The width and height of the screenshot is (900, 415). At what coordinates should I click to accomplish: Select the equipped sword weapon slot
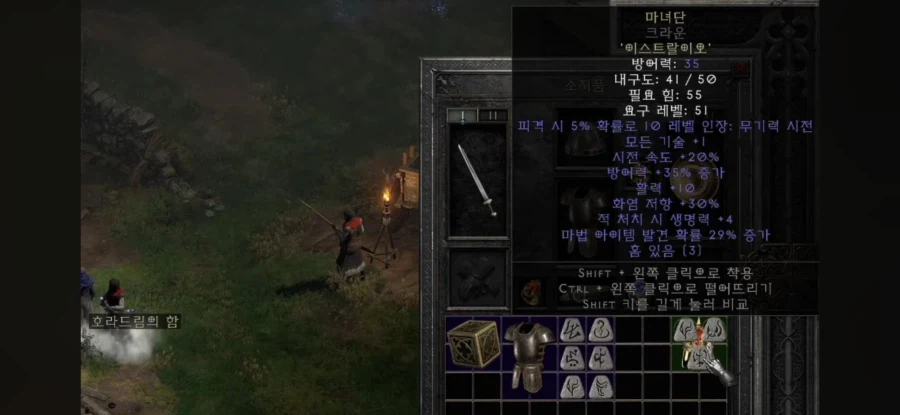477,180
